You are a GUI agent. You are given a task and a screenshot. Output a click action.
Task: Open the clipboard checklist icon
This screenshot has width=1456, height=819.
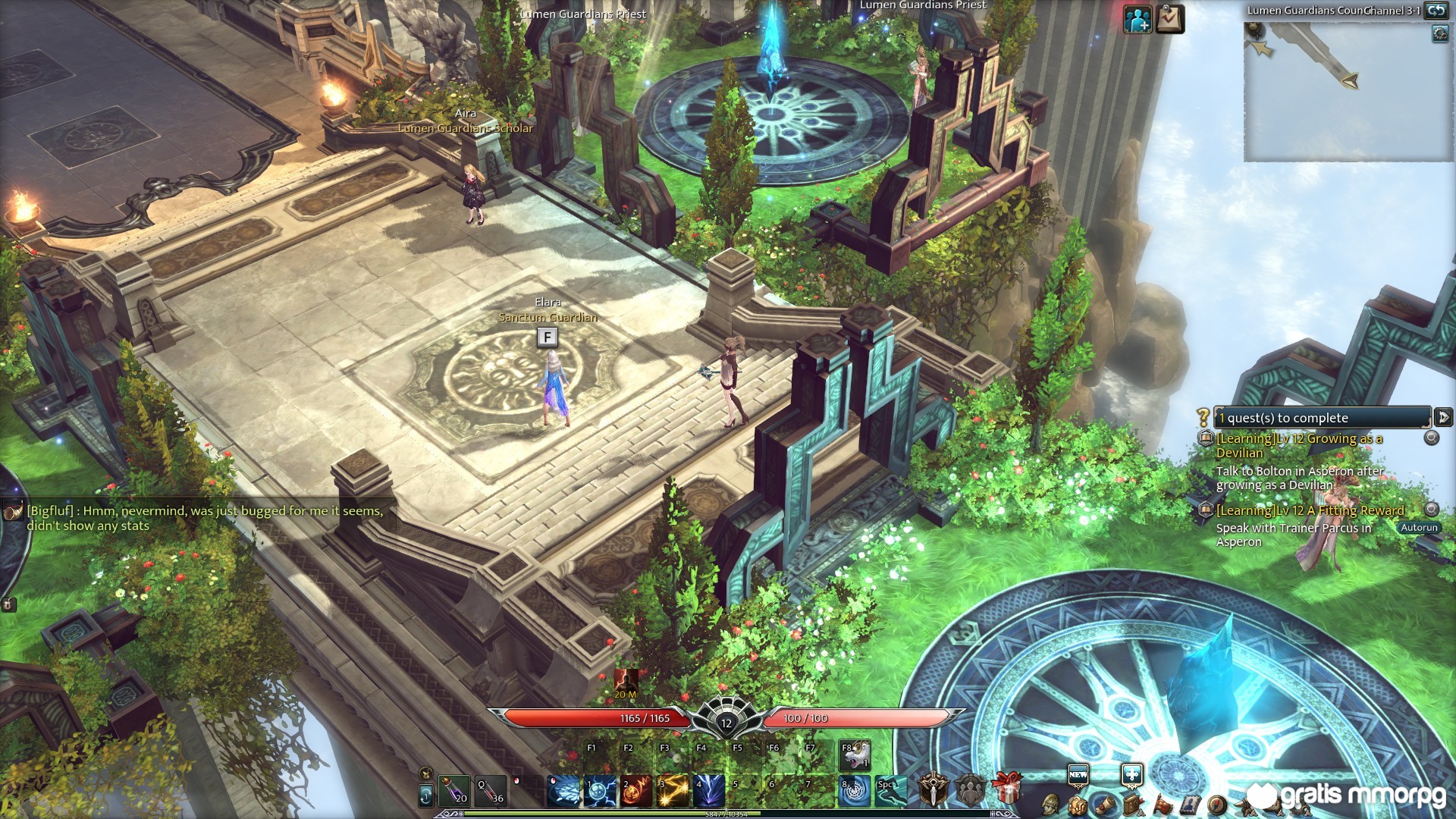point(1170,20)
